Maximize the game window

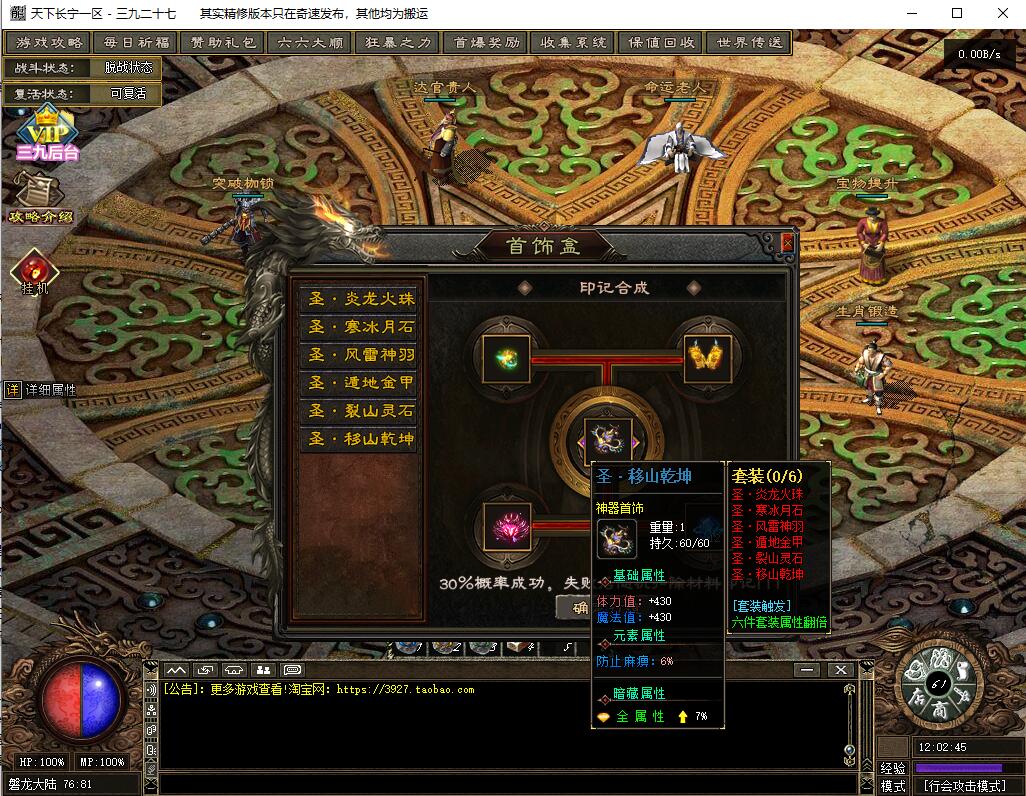[957, 13]
